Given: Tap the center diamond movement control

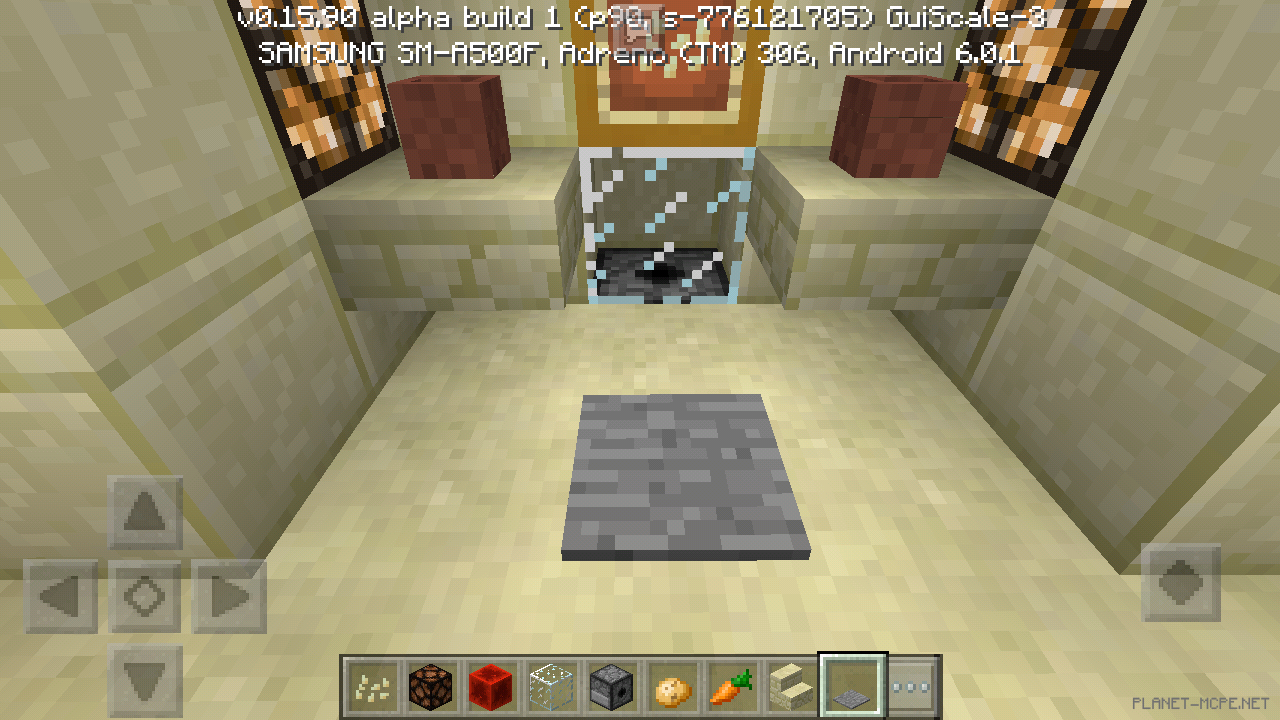Looking at the screenshot, I should [x=143, y=594].
